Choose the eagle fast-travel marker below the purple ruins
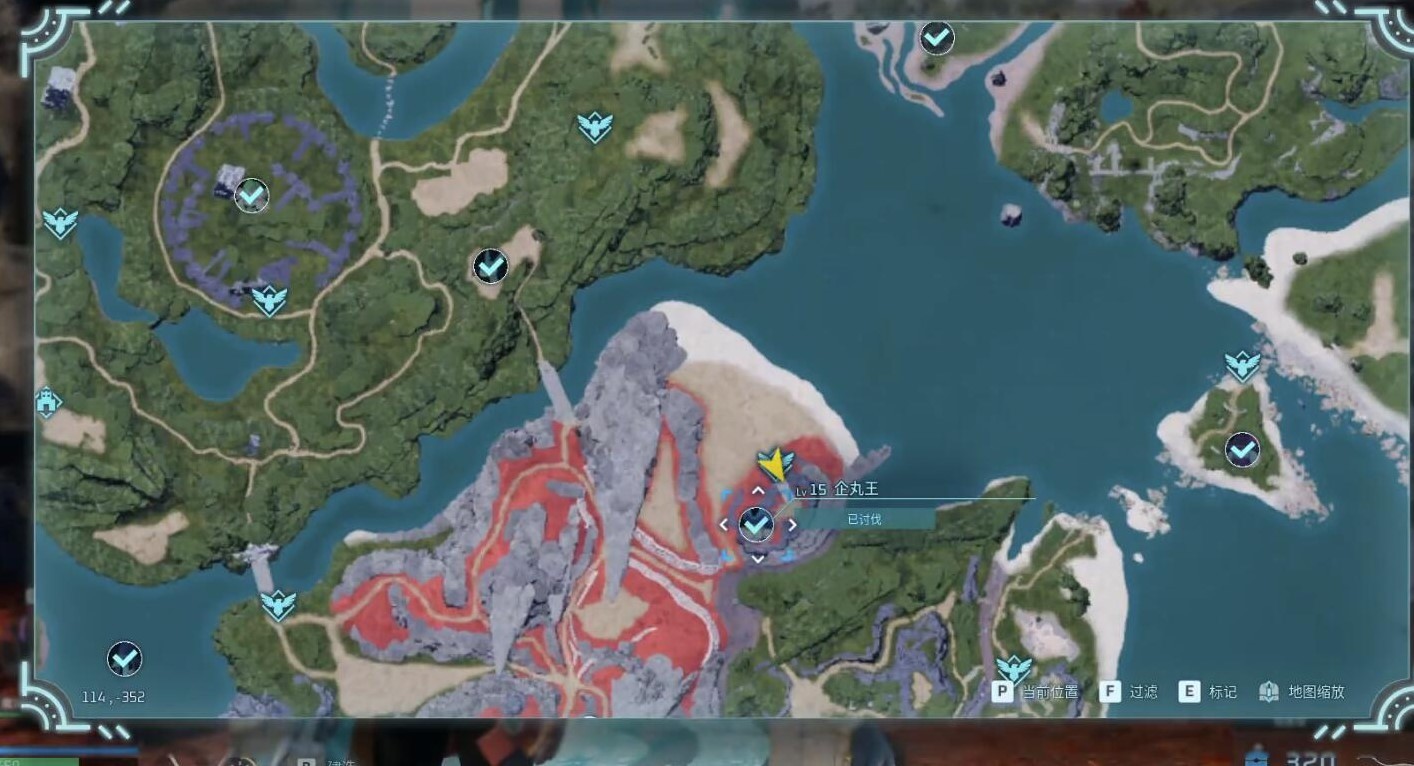Screen dimensions: 1414x766 268,299
